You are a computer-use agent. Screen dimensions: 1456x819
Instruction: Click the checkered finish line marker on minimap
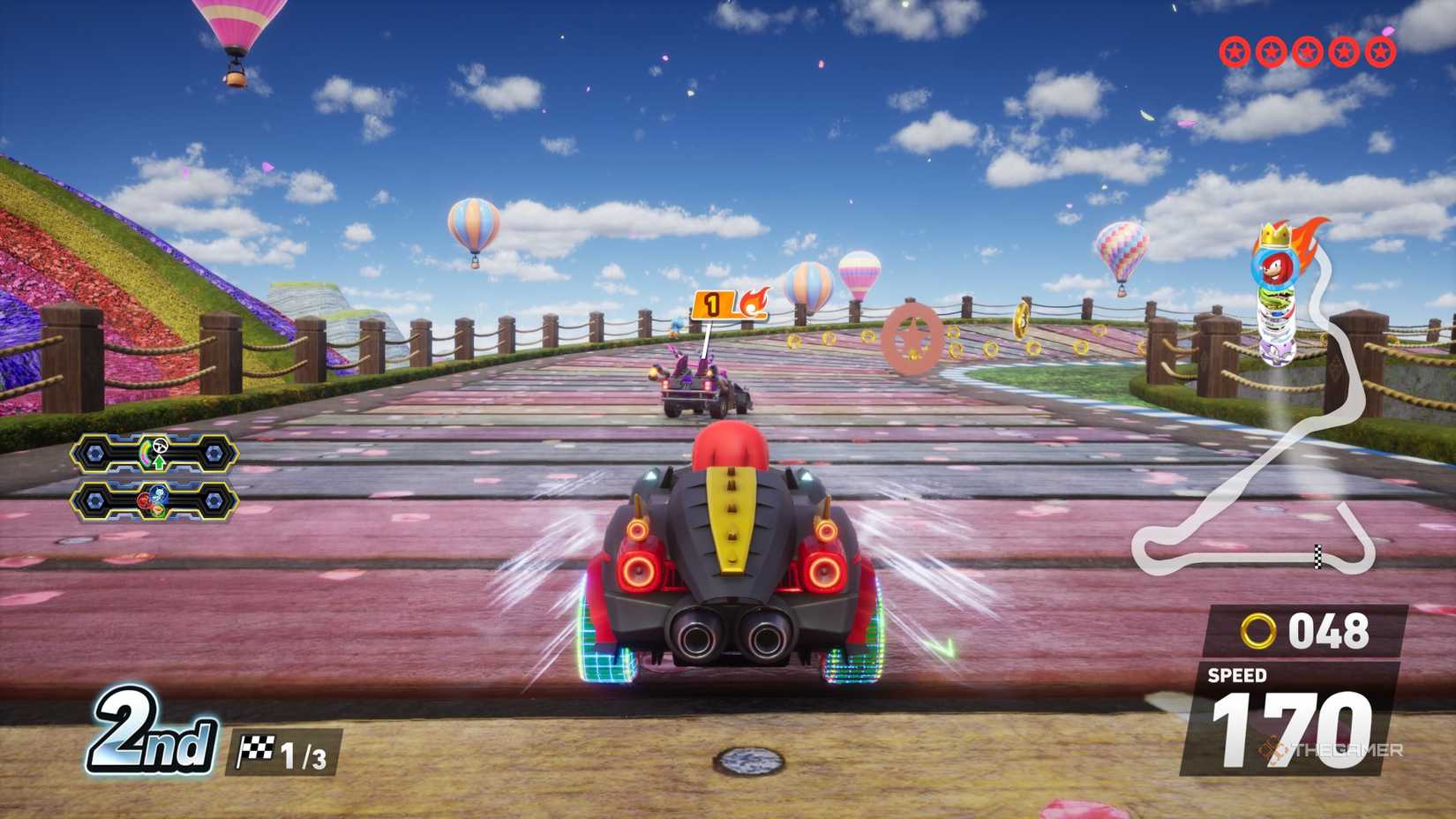pyautogui.click(x=1318, y=556)
